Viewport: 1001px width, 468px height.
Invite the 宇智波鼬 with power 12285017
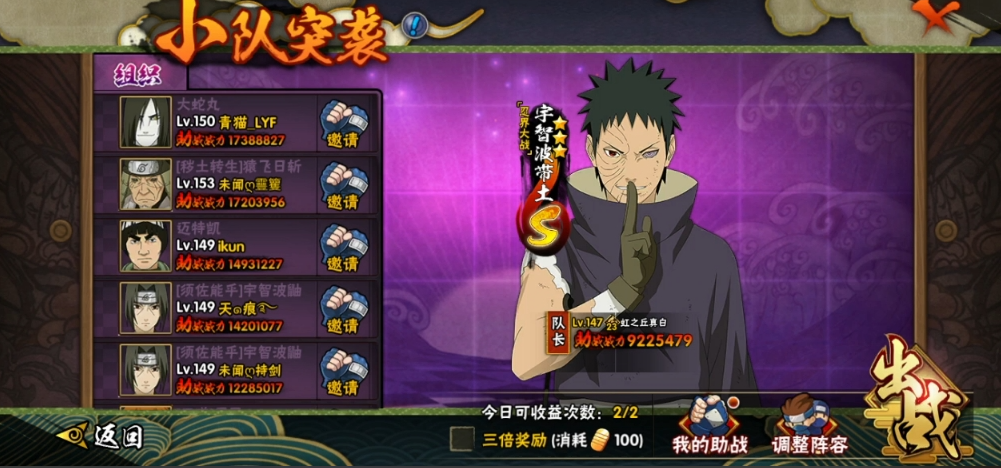(x=344, y=371)
